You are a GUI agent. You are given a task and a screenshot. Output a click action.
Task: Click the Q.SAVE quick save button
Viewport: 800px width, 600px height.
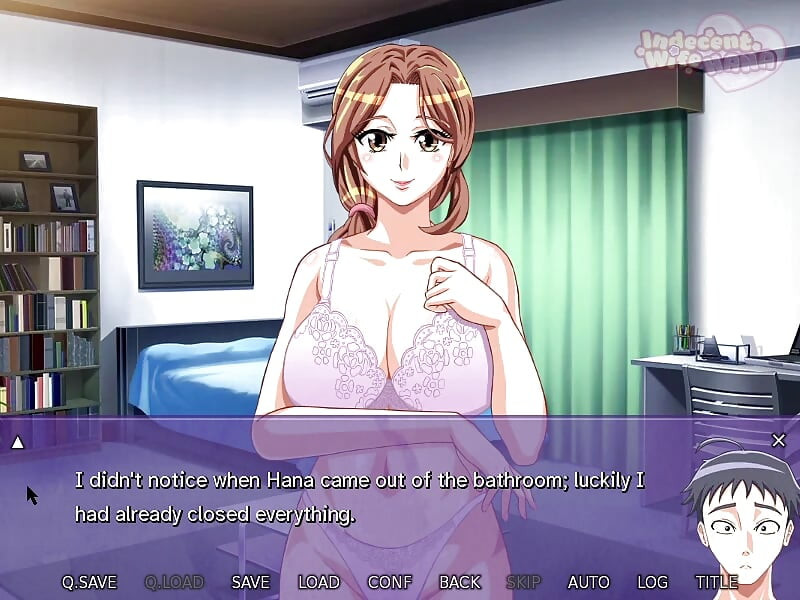(x=89, y=582)
